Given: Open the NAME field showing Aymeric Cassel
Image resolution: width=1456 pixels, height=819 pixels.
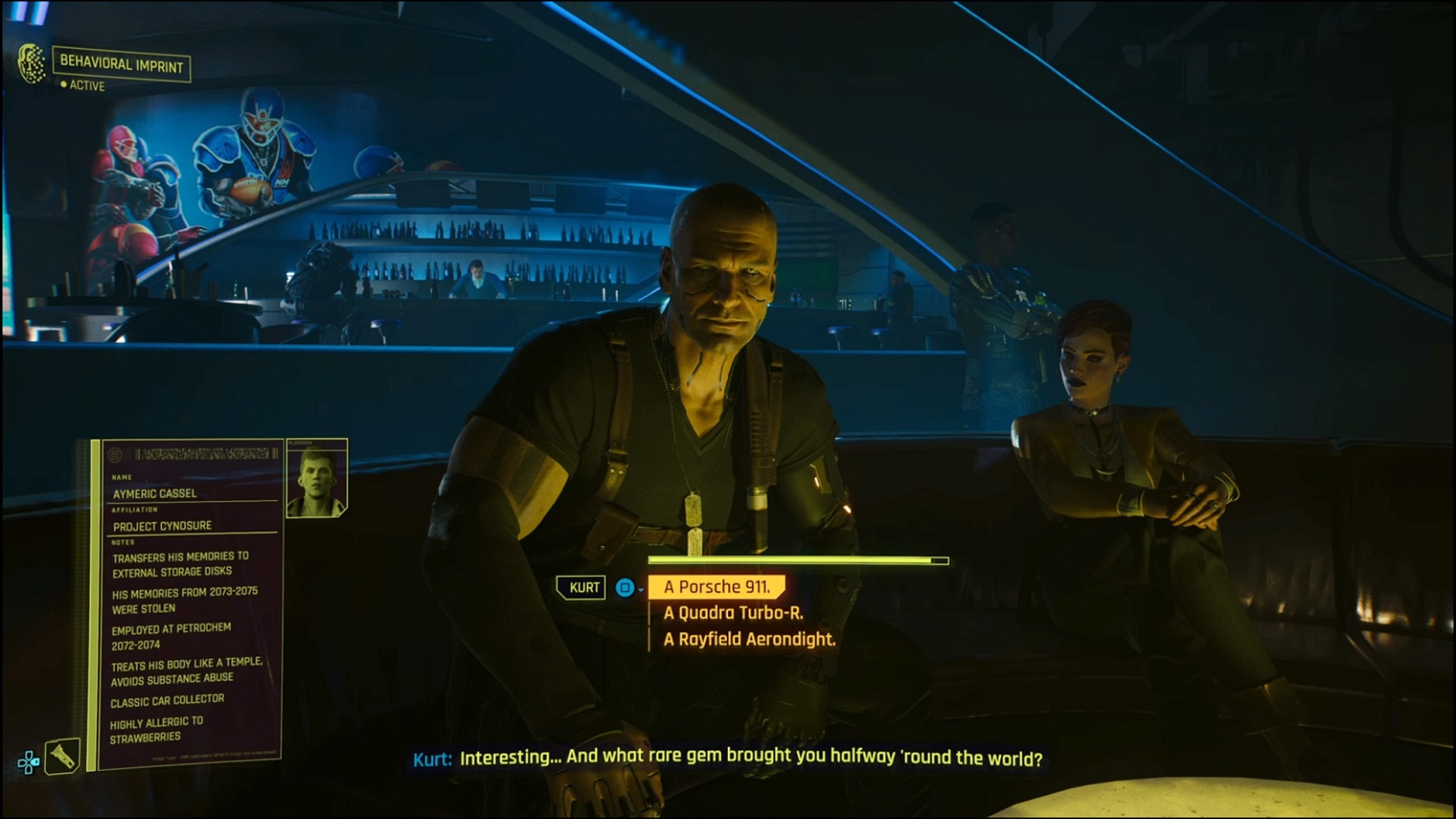Looking at the screenshot, I should click(x=155, y=493).
